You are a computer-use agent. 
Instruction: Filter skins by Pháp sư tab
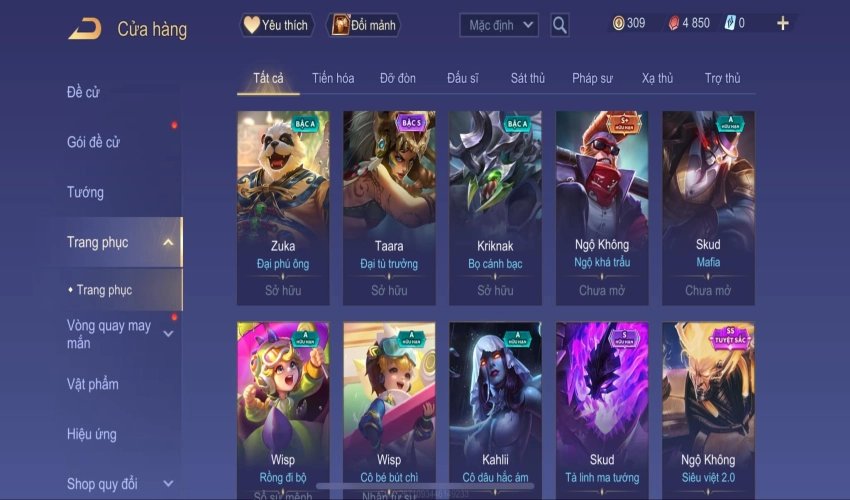(592, 78)
